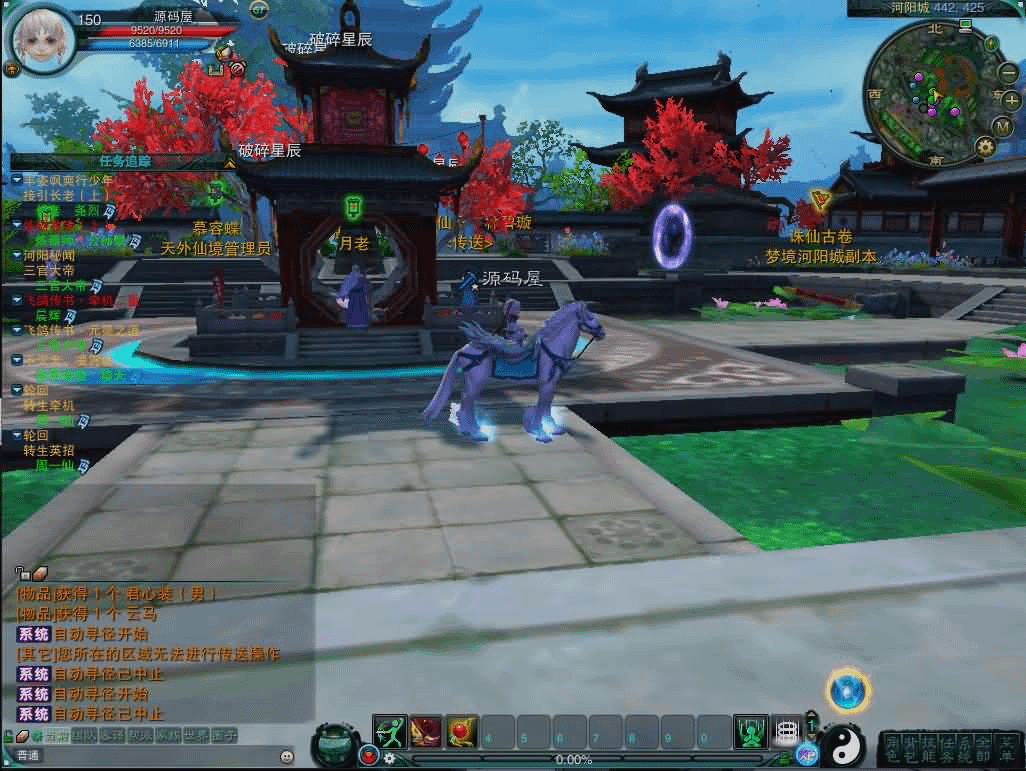
Task: Select the 转生英招 quest in the tracker
Action: click(x=48, y=451)
